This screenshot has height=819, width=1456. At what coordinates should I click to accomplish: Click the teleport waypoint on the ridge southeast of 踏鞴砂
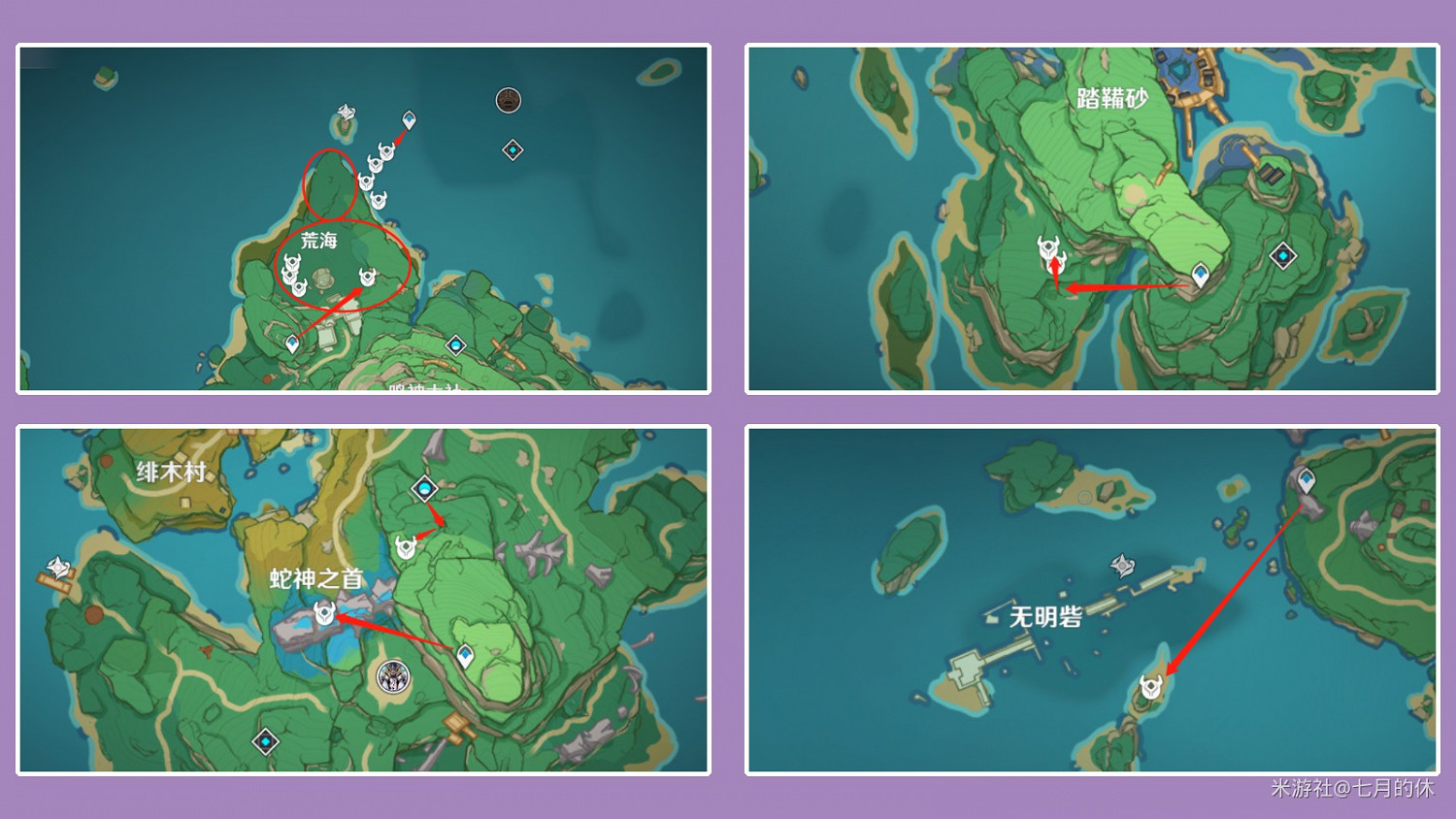click(x=1201, y=273)
